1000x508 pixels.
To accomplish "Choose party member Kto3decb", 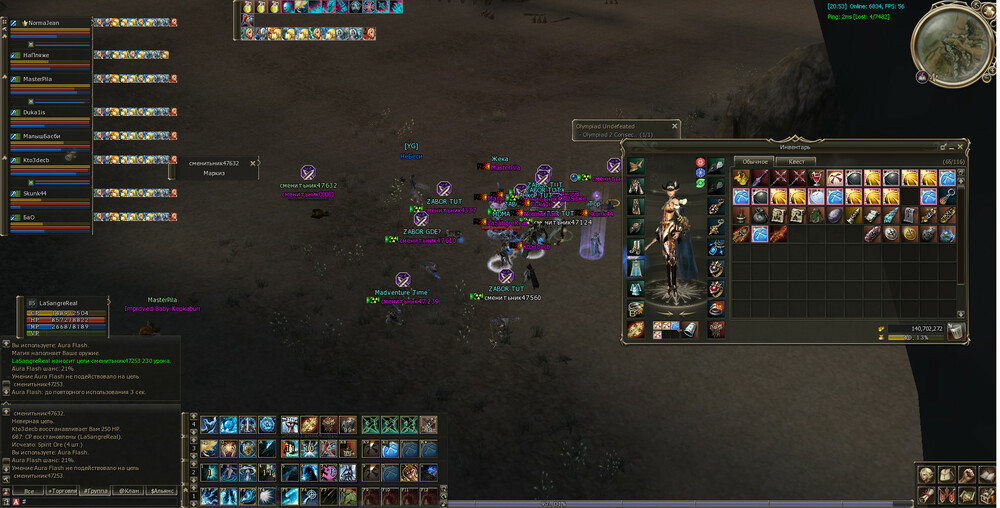I will (37, 160).
